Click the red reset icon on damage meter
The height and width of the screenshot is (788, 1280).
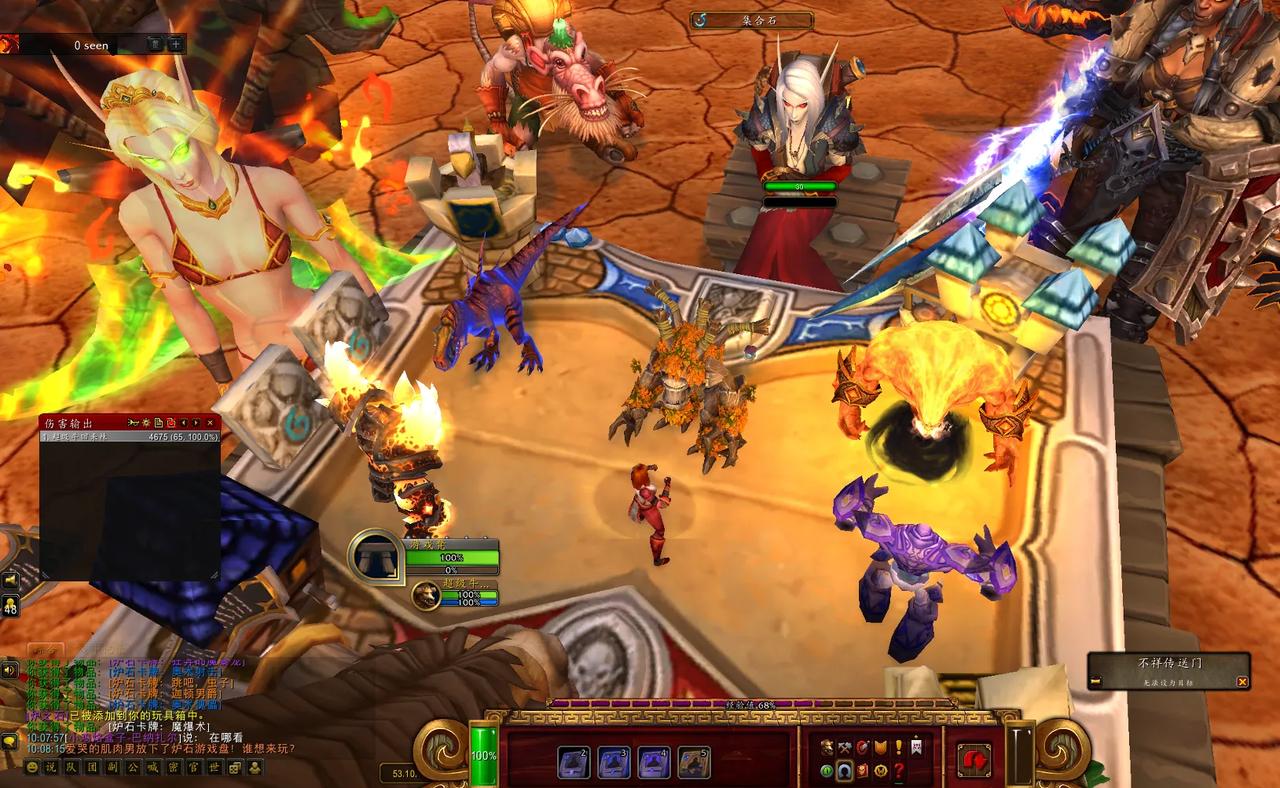point(171,424)
